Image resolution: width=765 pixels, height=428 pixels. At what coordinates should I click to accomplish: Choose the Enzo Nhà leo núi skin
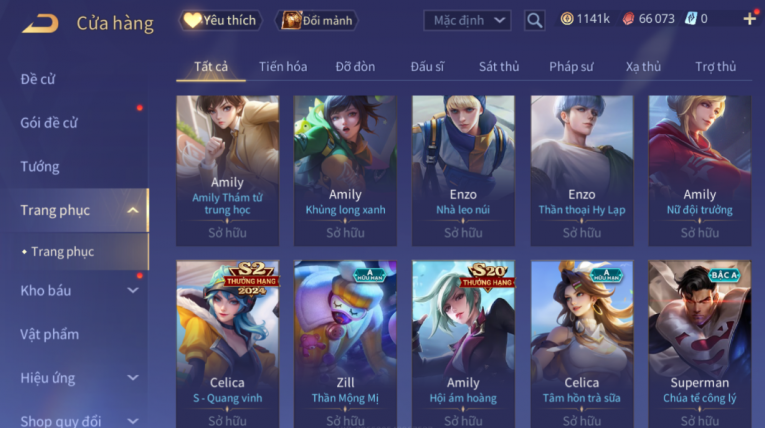[x=463, y=170]
